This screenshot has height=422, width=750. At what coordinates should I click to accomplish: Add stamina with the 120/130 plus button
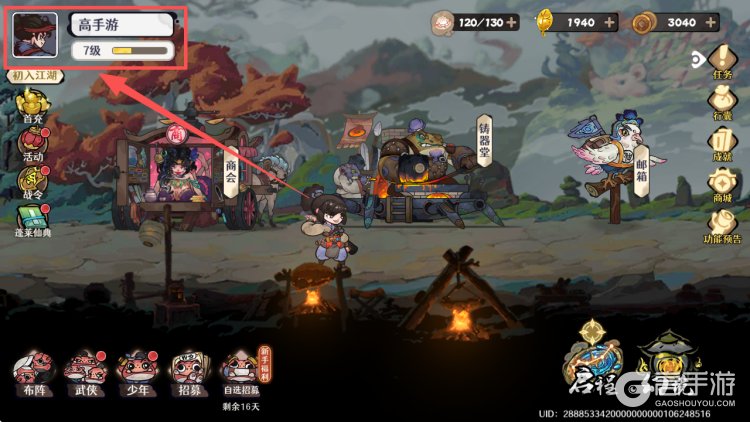click(x=510, y=21)
